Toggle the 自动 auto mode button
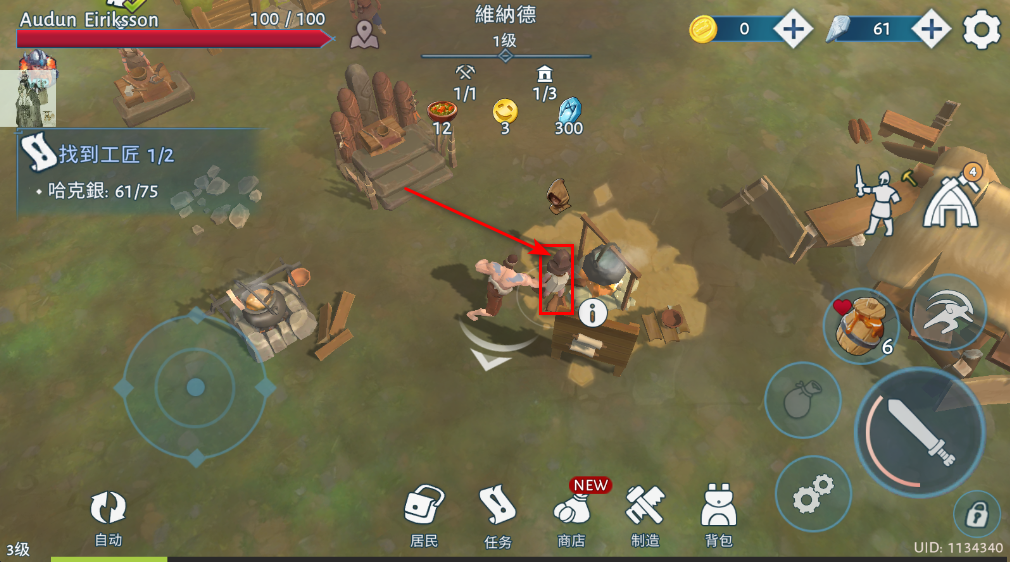This screenshot has height=562, width=1010. coord(108,516)
